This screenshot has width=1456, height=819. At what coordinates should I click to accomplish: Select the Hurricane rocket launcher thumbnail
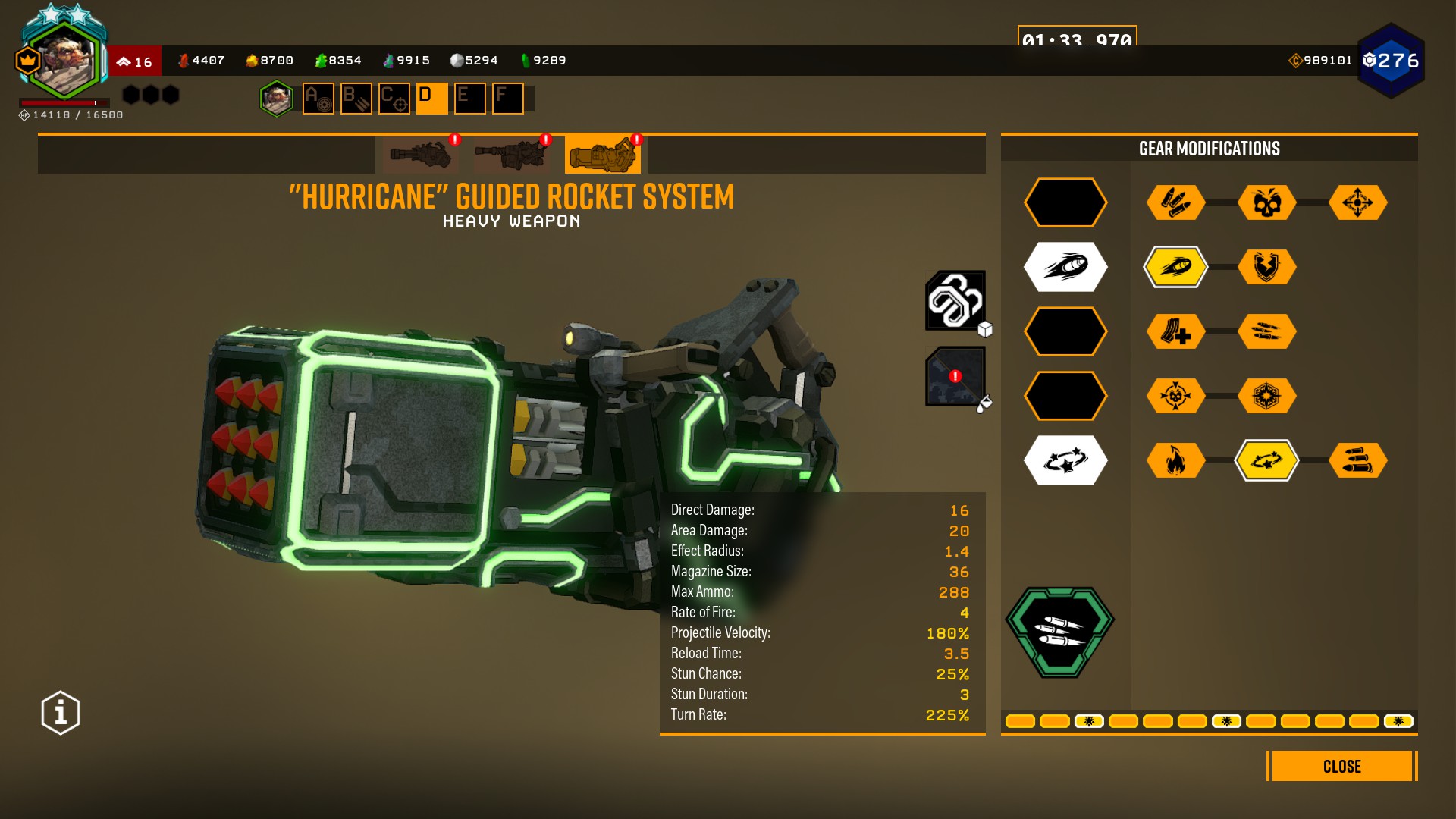point(602,155)
